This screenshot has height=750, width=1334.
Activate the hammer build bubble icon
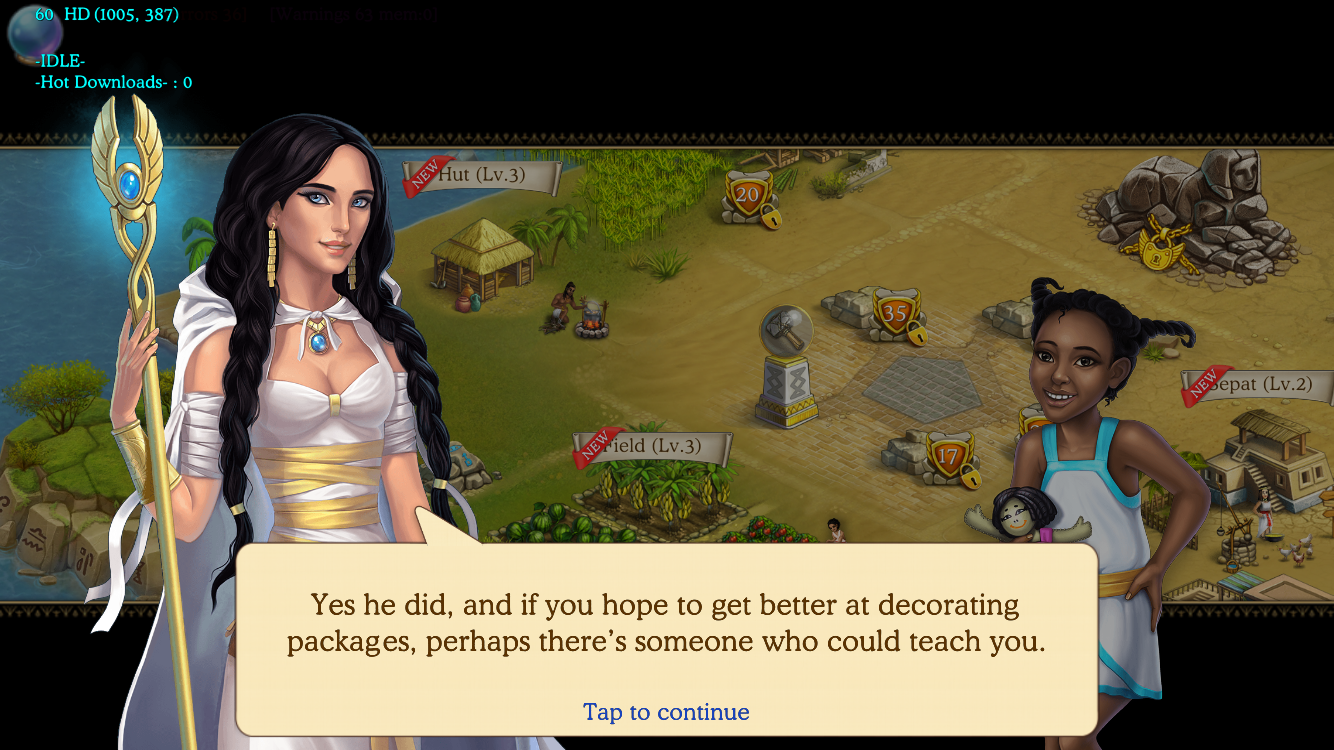786,330
